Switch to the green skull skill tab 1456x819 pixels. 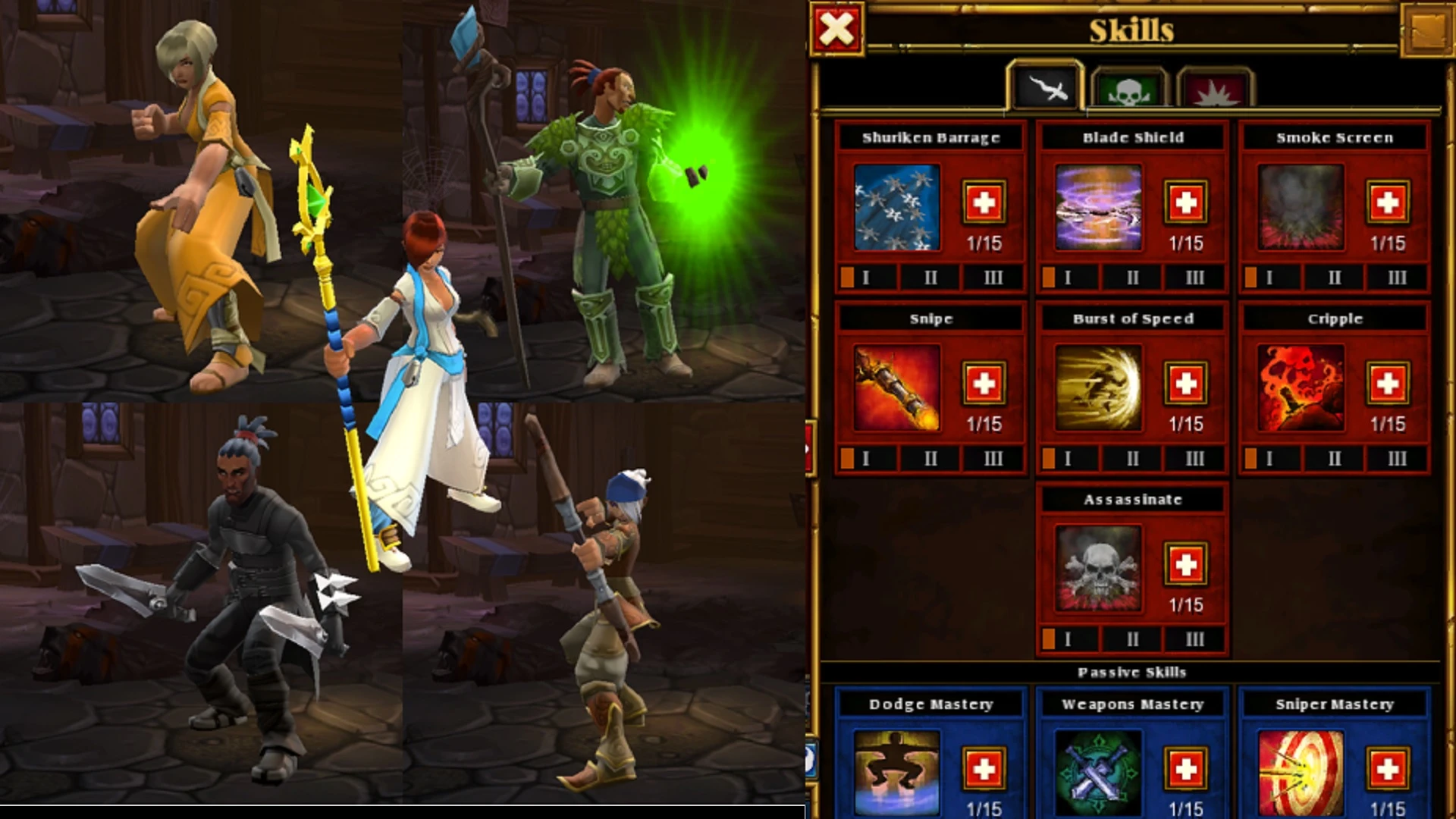click(1129, 91)
